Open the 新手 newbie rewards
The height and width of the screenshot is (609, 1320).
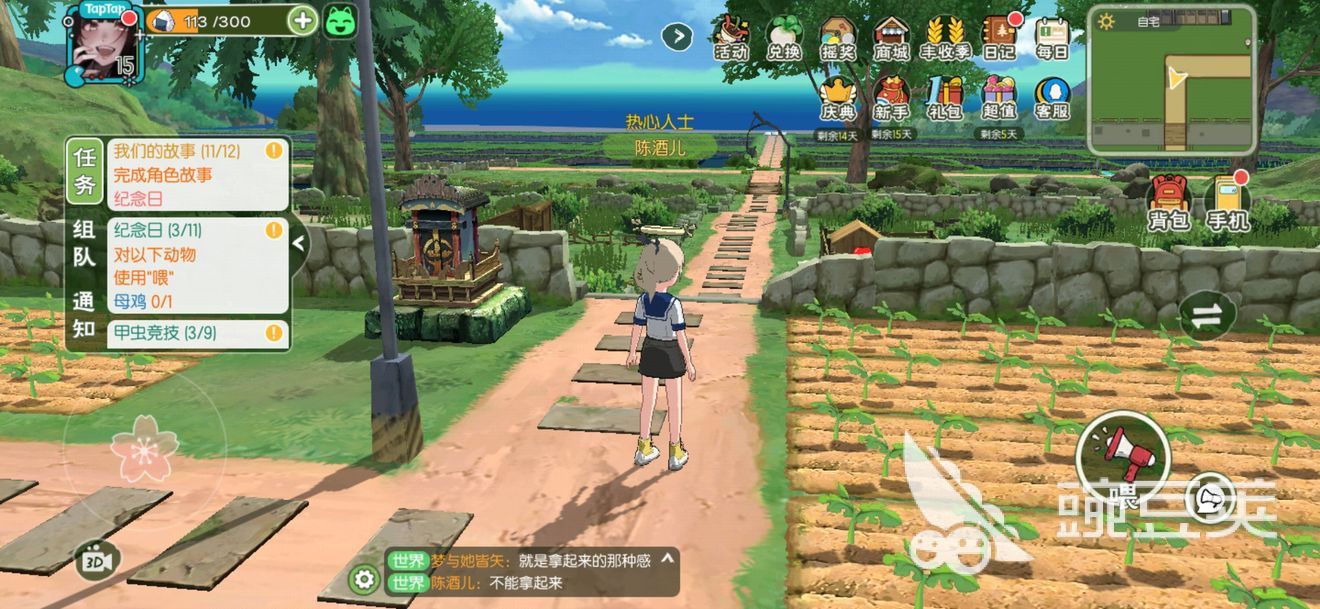point(891,98)
